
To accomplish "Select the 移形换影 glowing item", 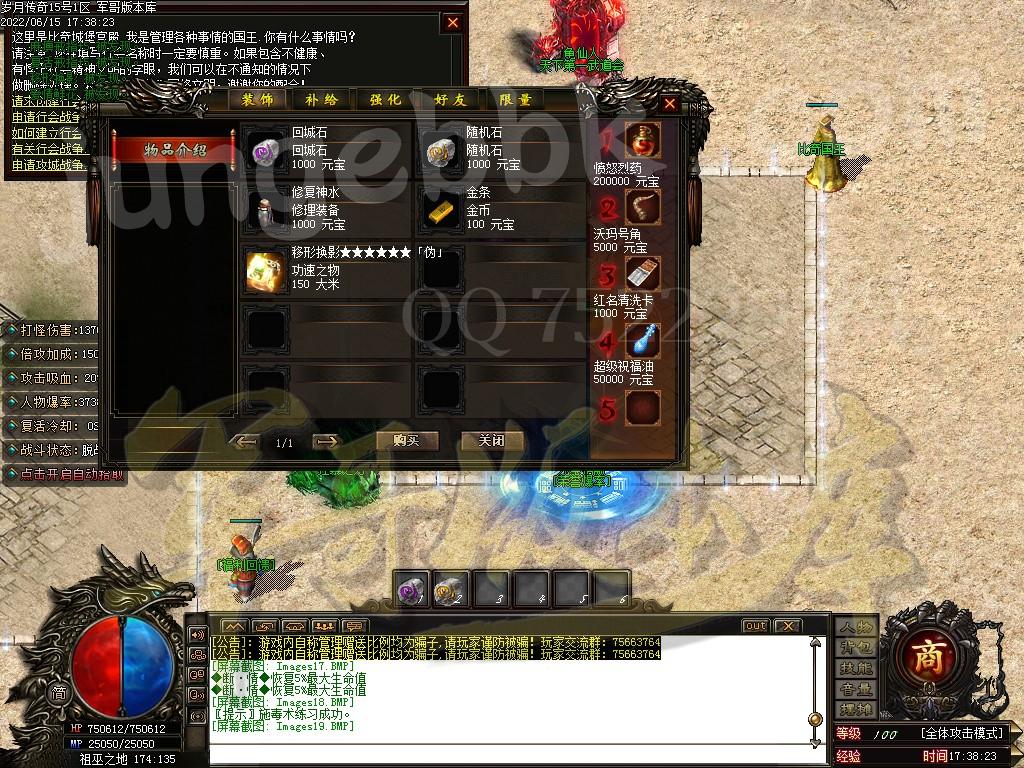I will [266, 270].
